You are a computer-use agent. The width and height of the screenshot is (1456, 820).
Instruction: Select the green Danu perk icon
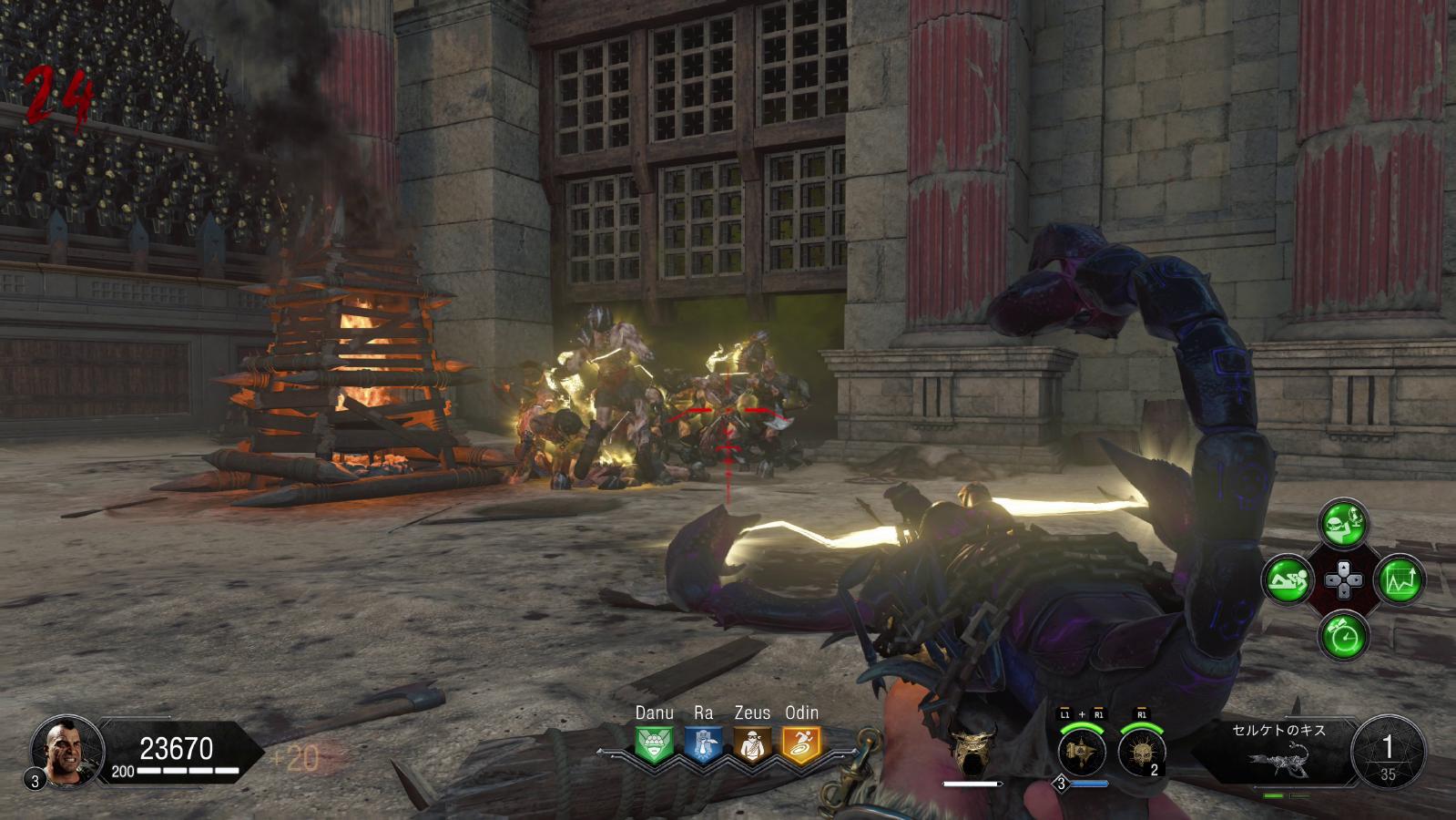[654, 744]
